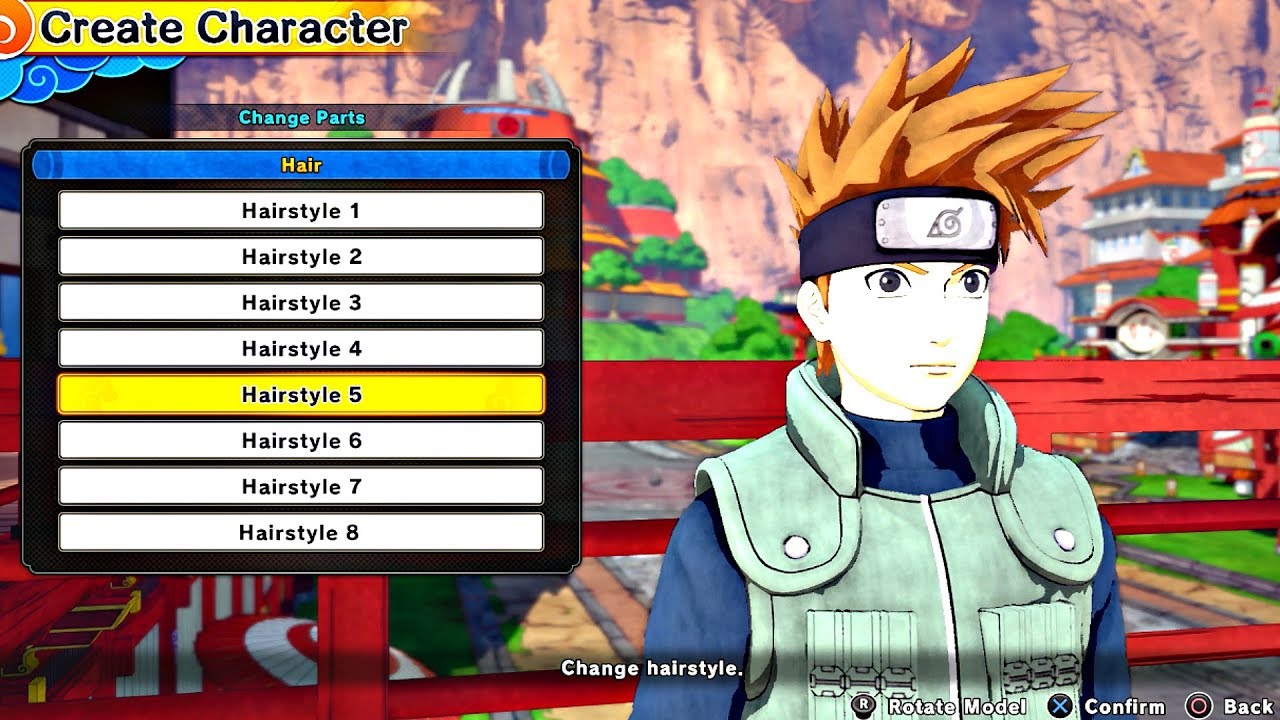The width and height of the screenshot is (1280, 720).
Task: Click the highlighted Hairstyle 5 entry
Action: (x=301, y=395)
